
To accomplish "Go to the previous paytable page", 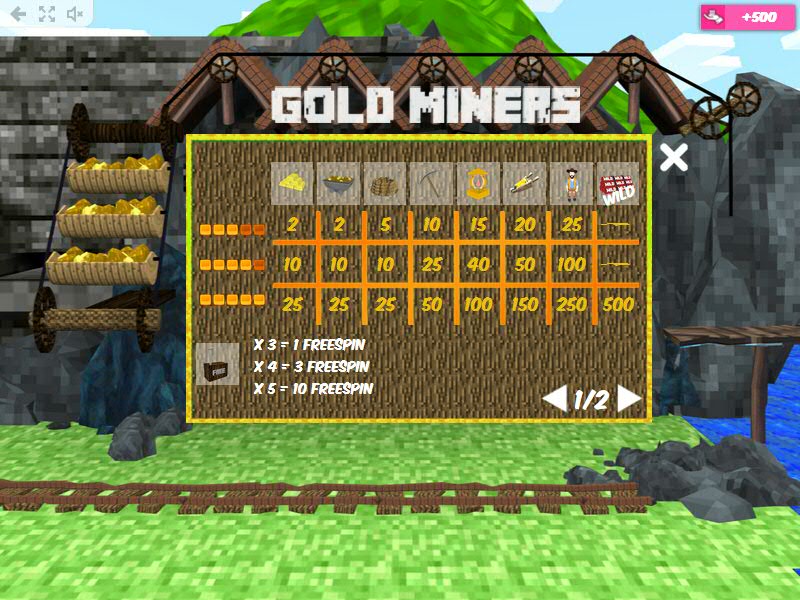I will (554, 400).
